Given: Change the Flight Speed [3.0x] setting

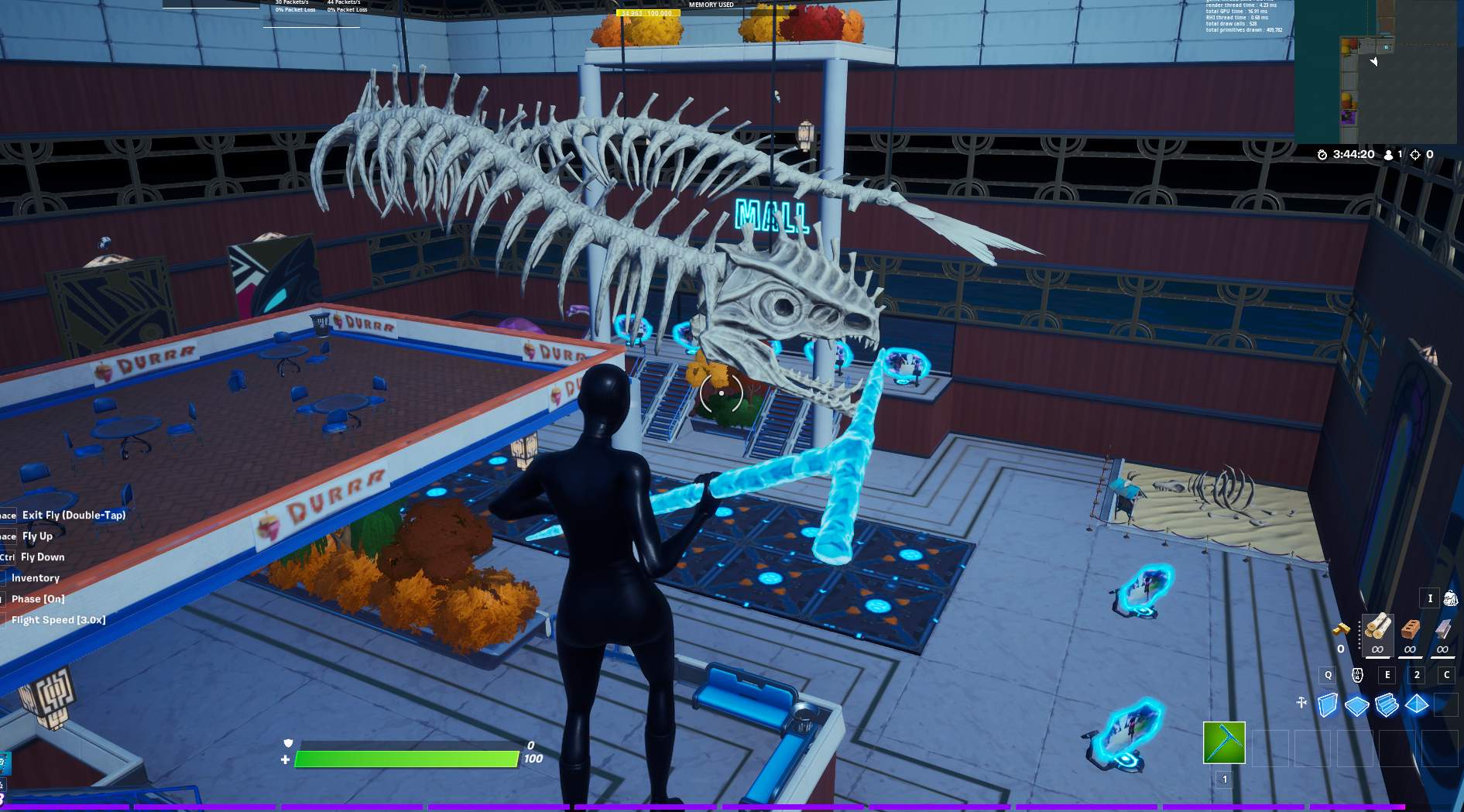Looking at the screenshot, I should coord(58,619).
